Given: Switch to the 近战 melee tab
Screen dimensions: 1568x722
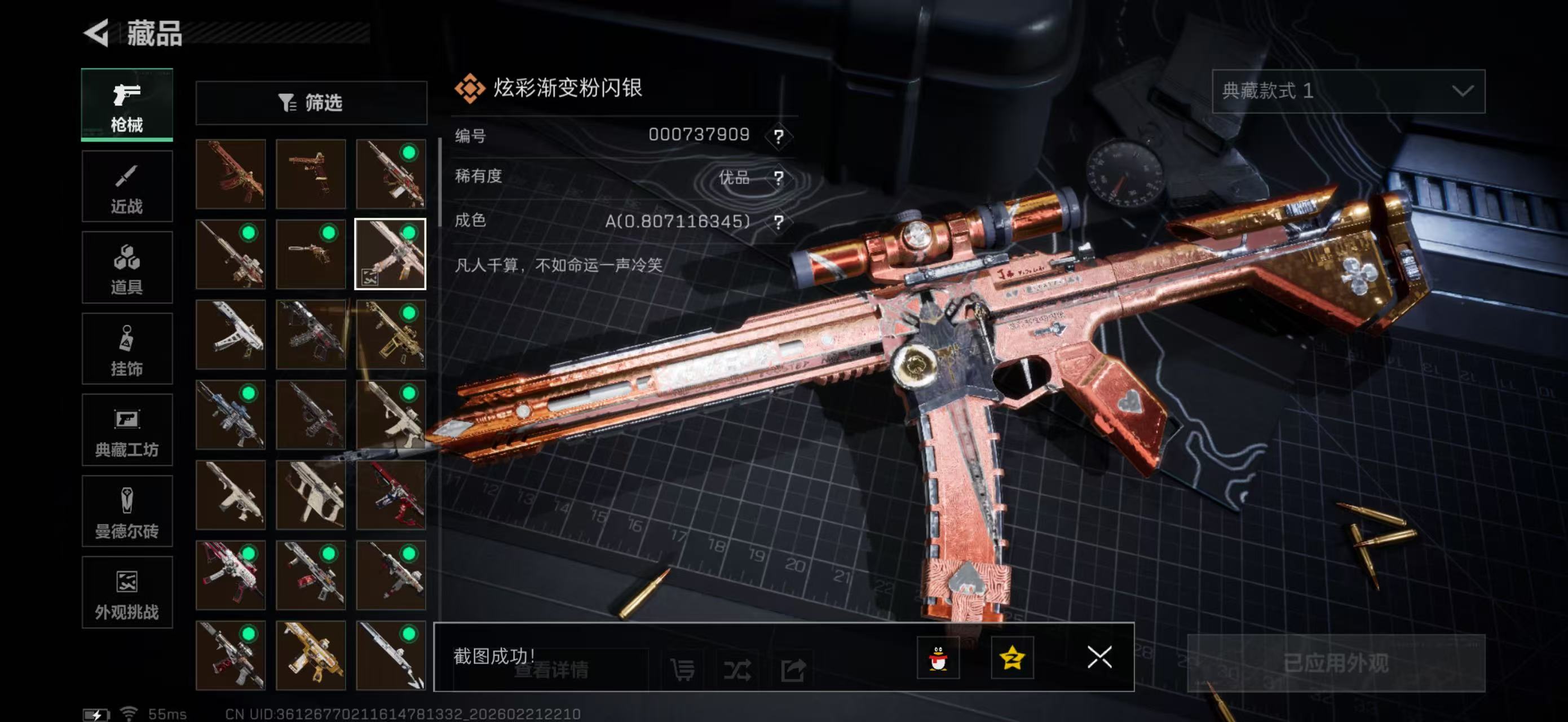Looking at the screenshot, I should pos(127,186).
